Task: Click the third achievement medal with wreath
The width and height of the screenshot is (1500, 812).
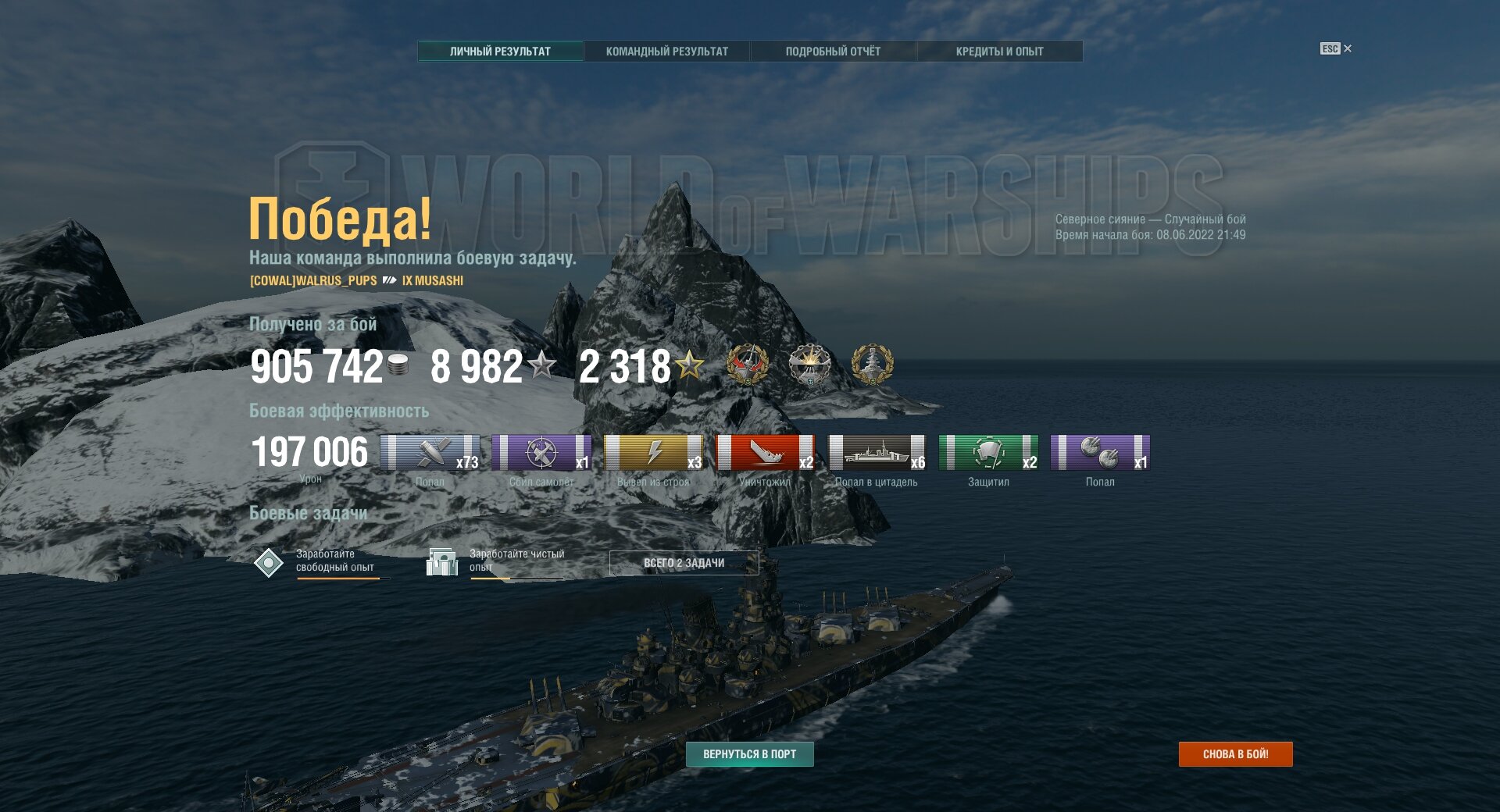Action: 872,365
